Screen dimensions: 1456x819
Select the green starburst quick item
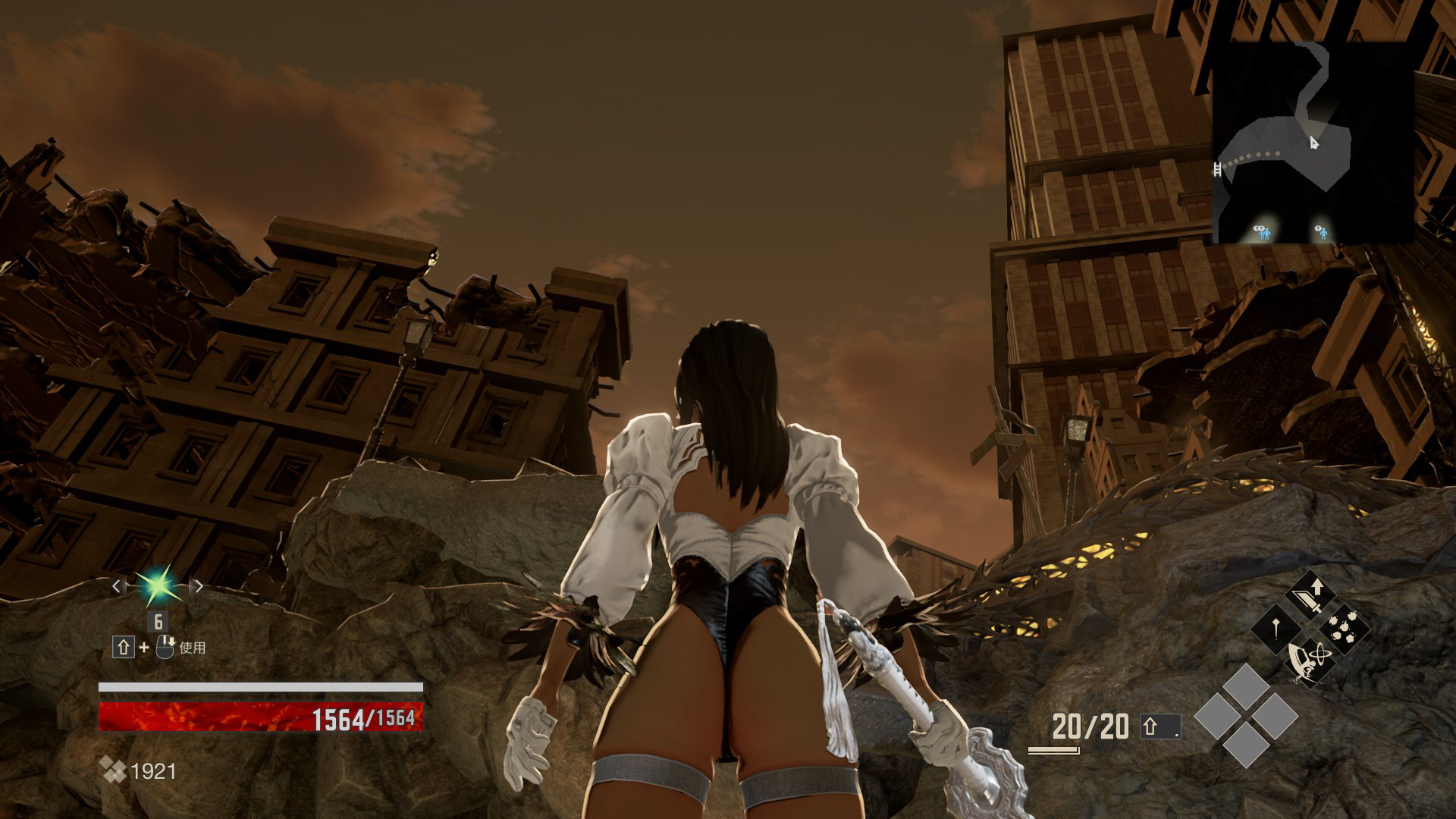[x=157, y=585]
